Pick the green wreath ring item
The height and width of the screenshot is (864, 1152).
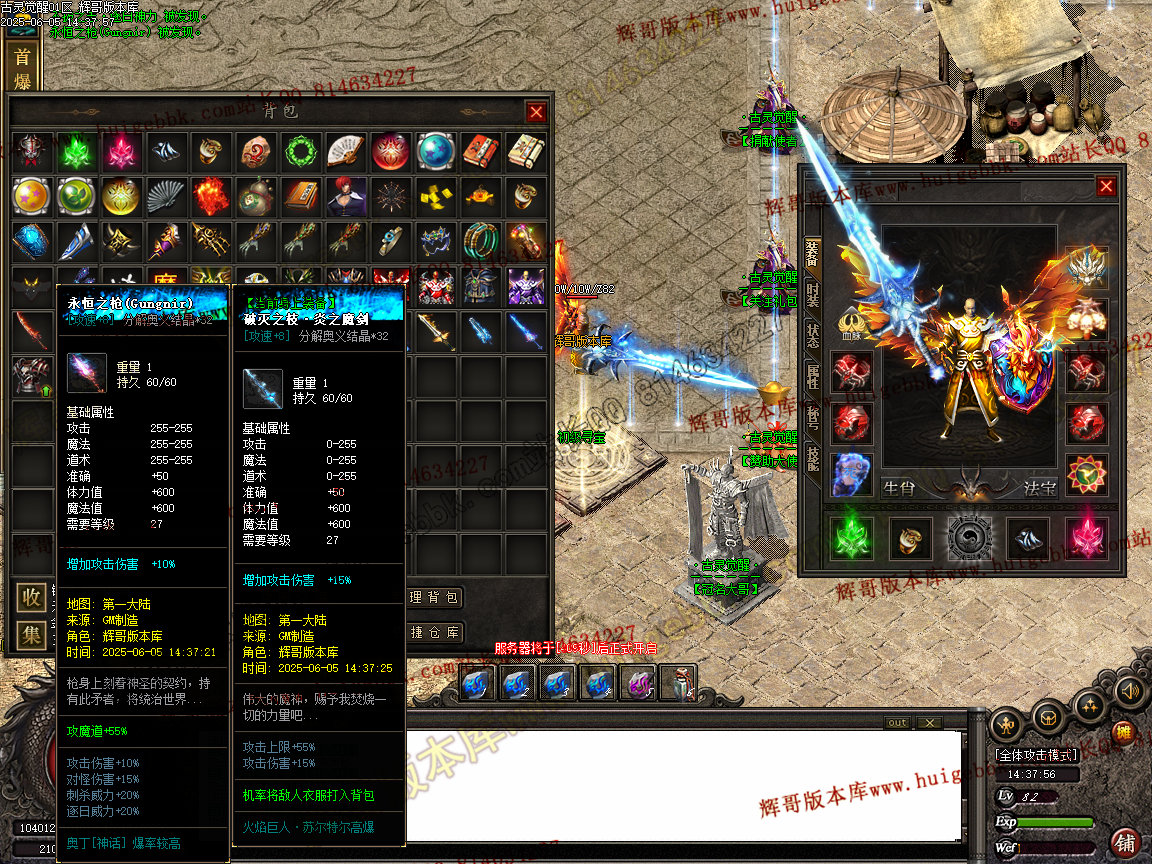(298, 152)
